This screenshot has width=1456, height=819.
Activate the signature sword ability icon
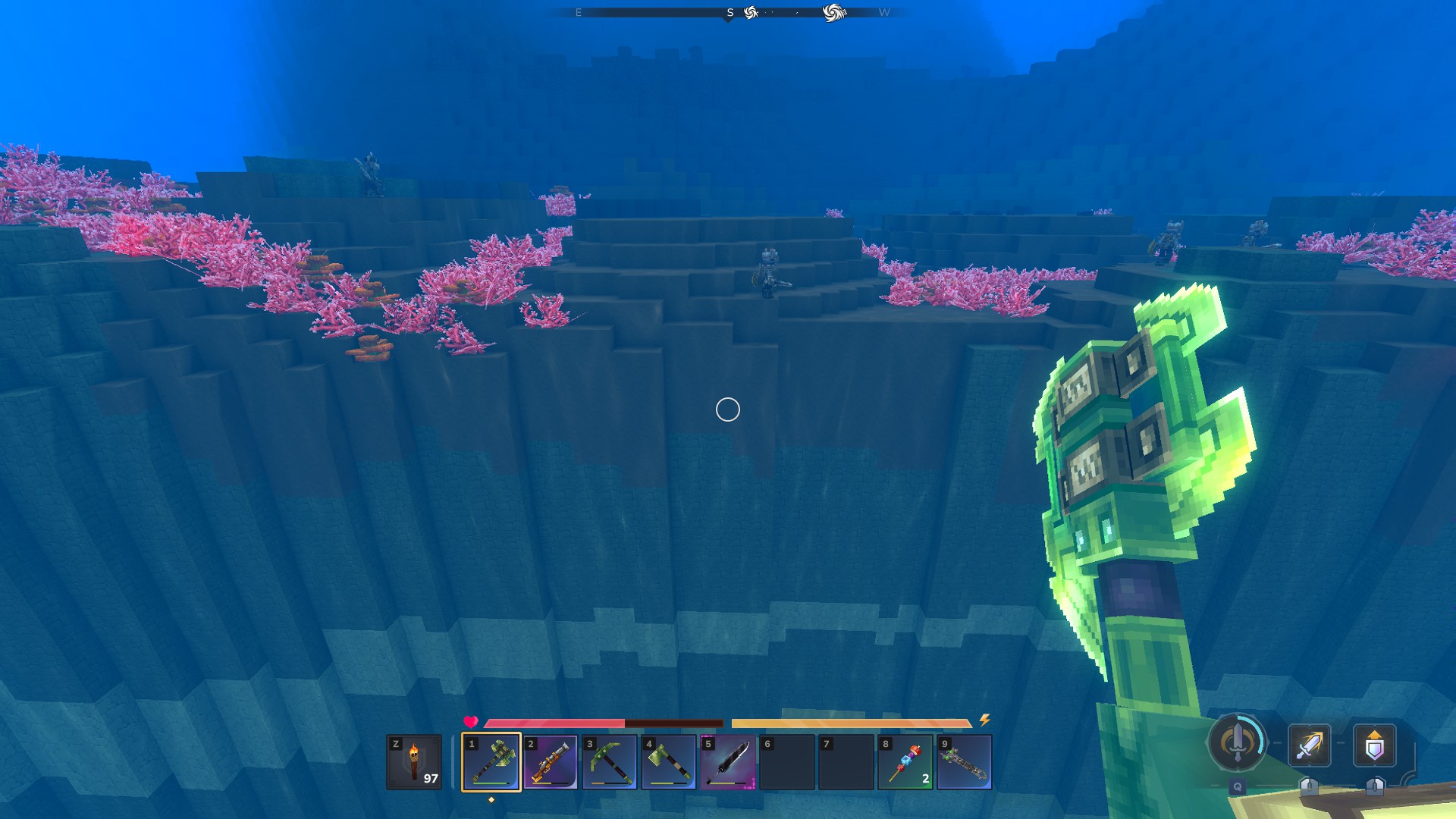1238,742
